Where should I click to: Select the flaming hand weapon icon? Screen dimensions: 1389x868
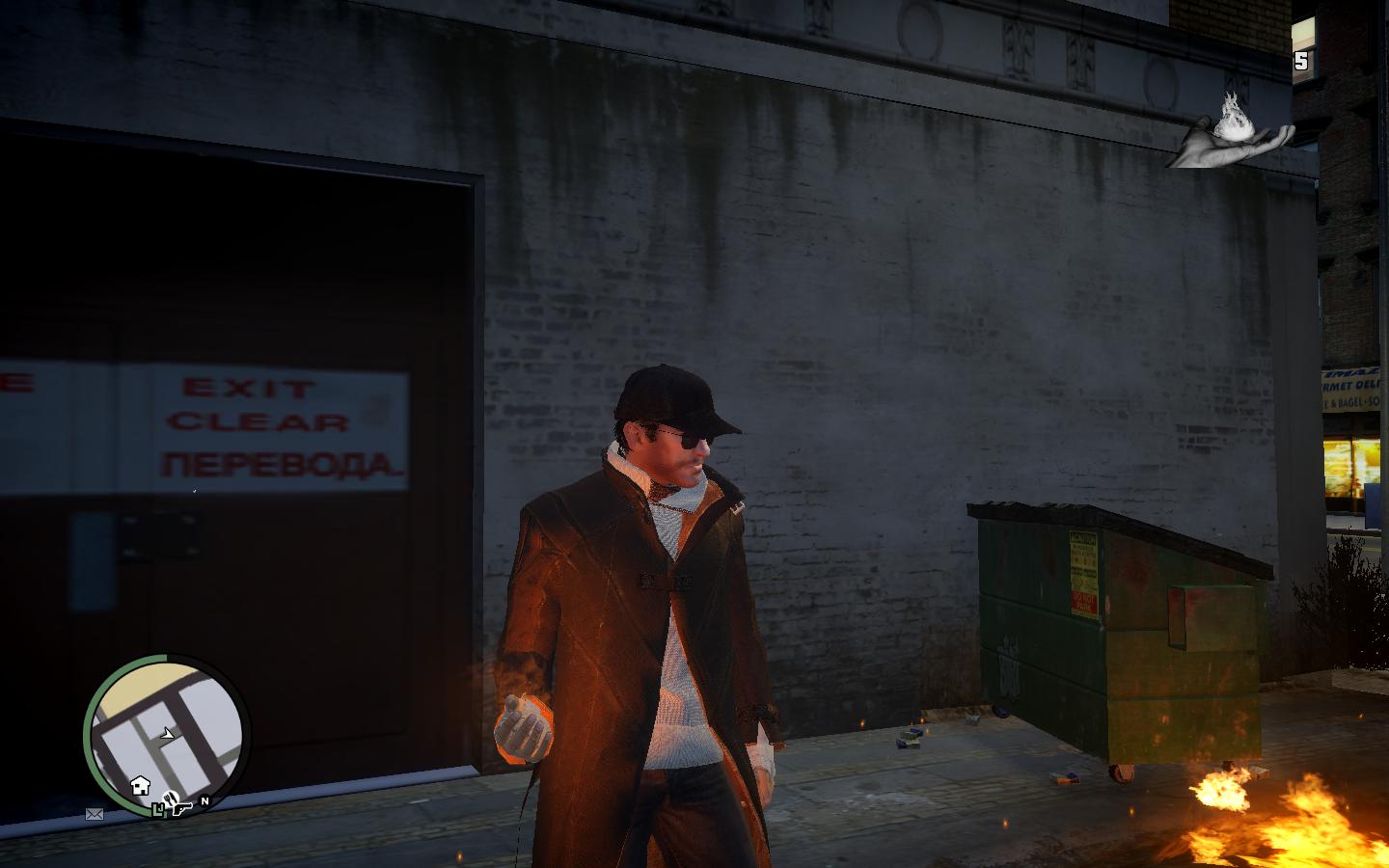[1230, 132]
